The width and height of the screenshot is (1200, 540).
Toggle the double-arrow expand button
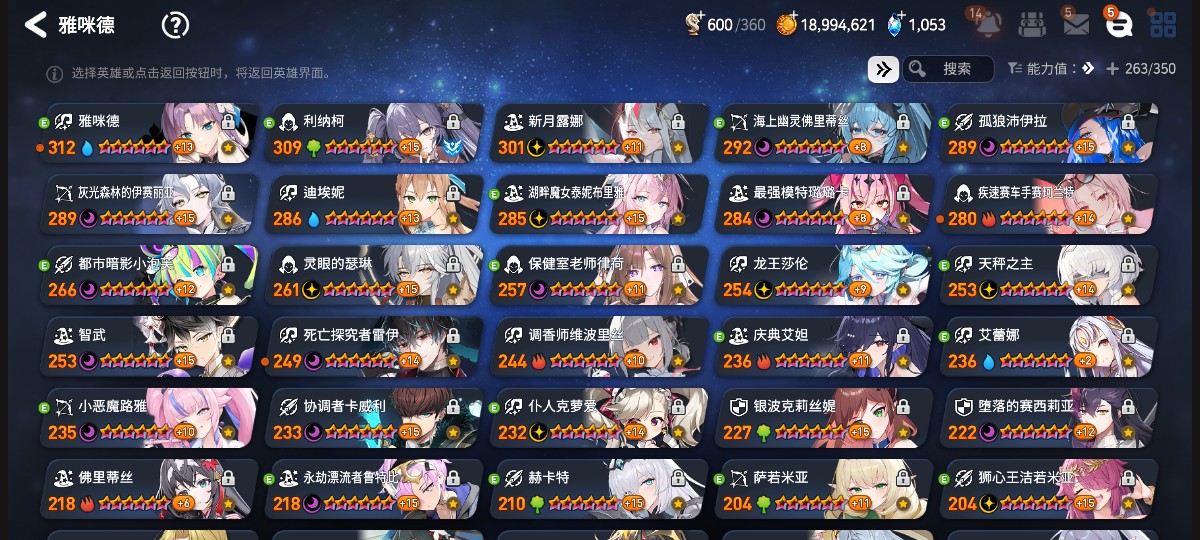[x=883, y=69]
